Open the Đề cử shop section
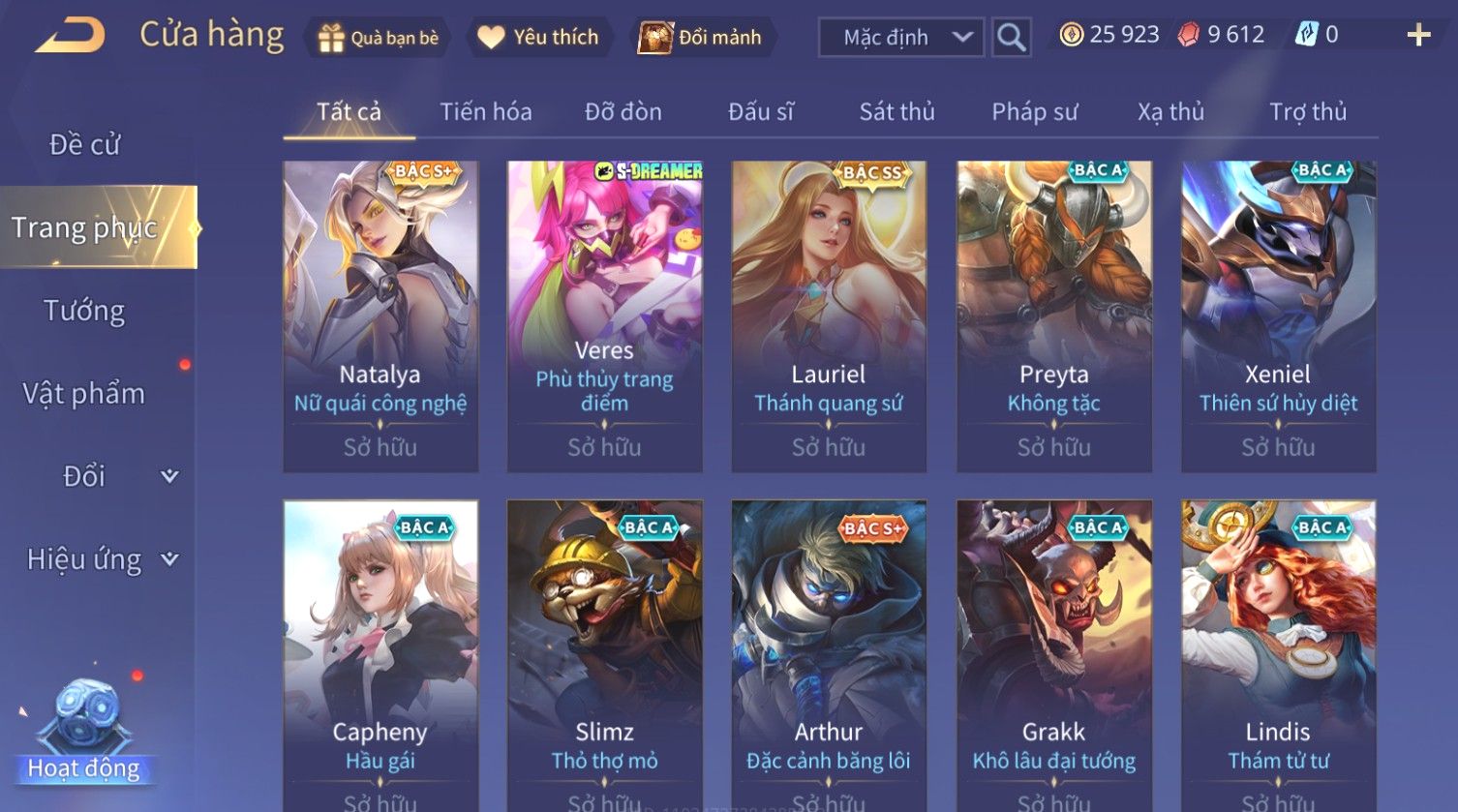The height and width of the screenshot is (812, 1458). click(x=85, y=145)
